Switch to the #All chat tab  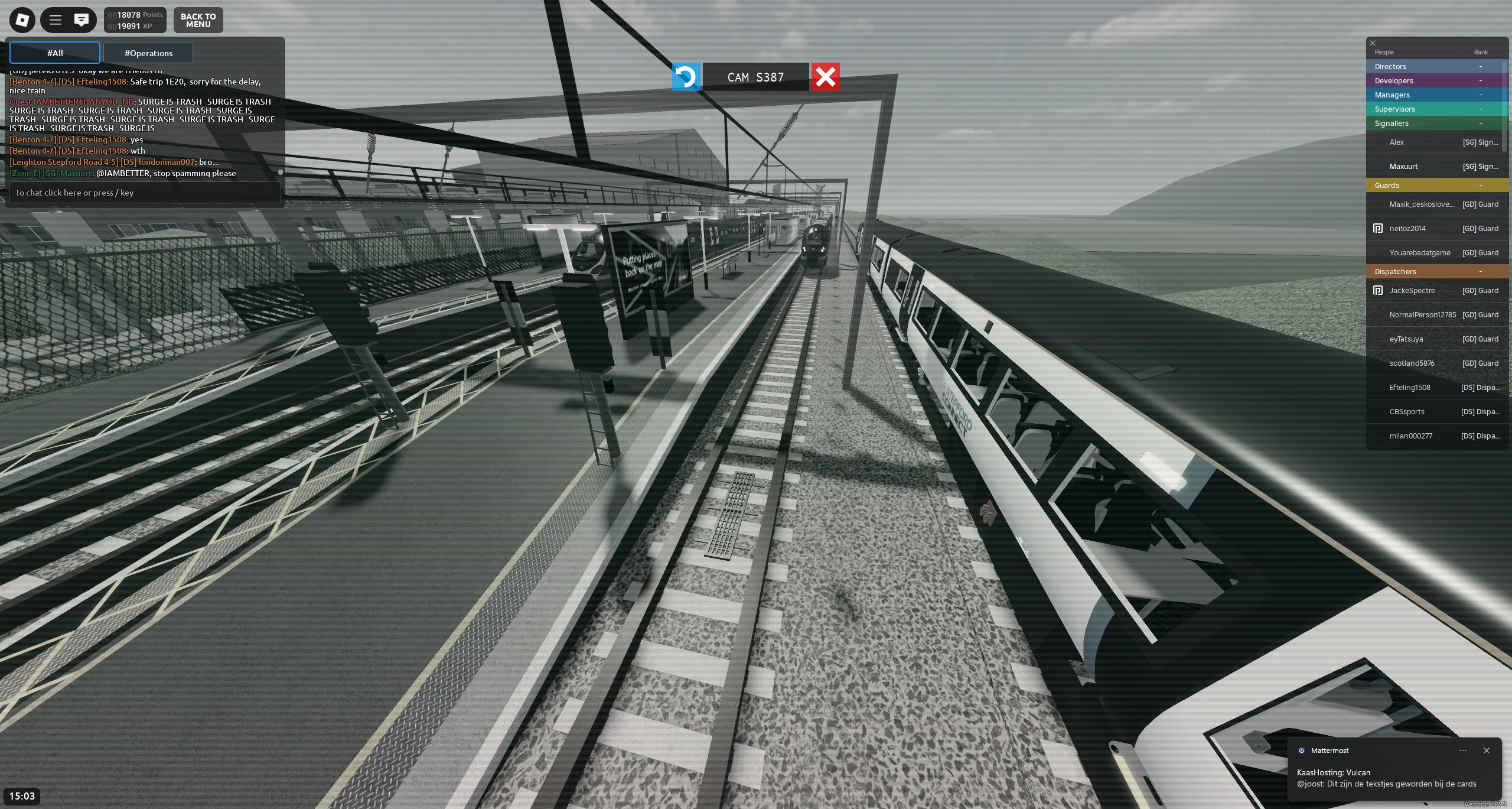[x=55, y=53]
